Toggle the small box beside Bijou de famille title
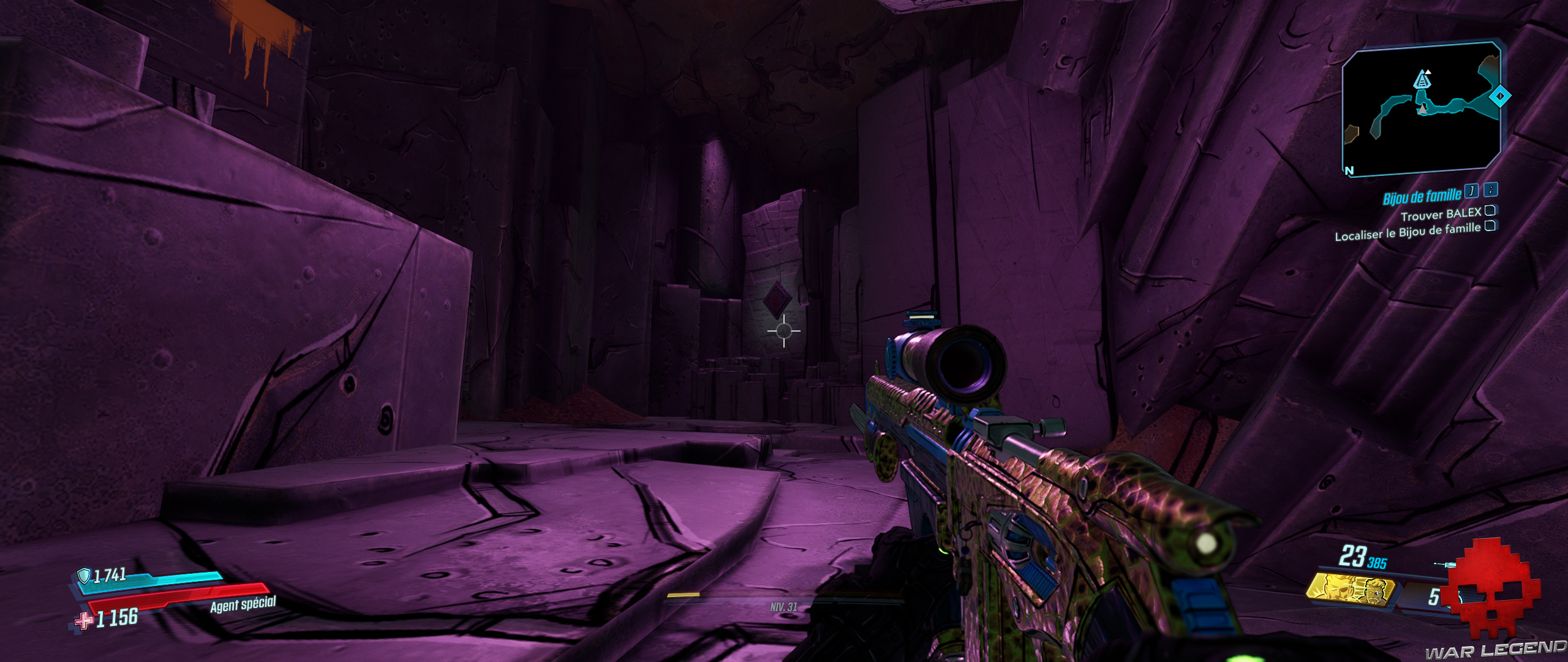Viewport: 1568px width, 662px height. pyautogui.click(x=1471, y=191)
